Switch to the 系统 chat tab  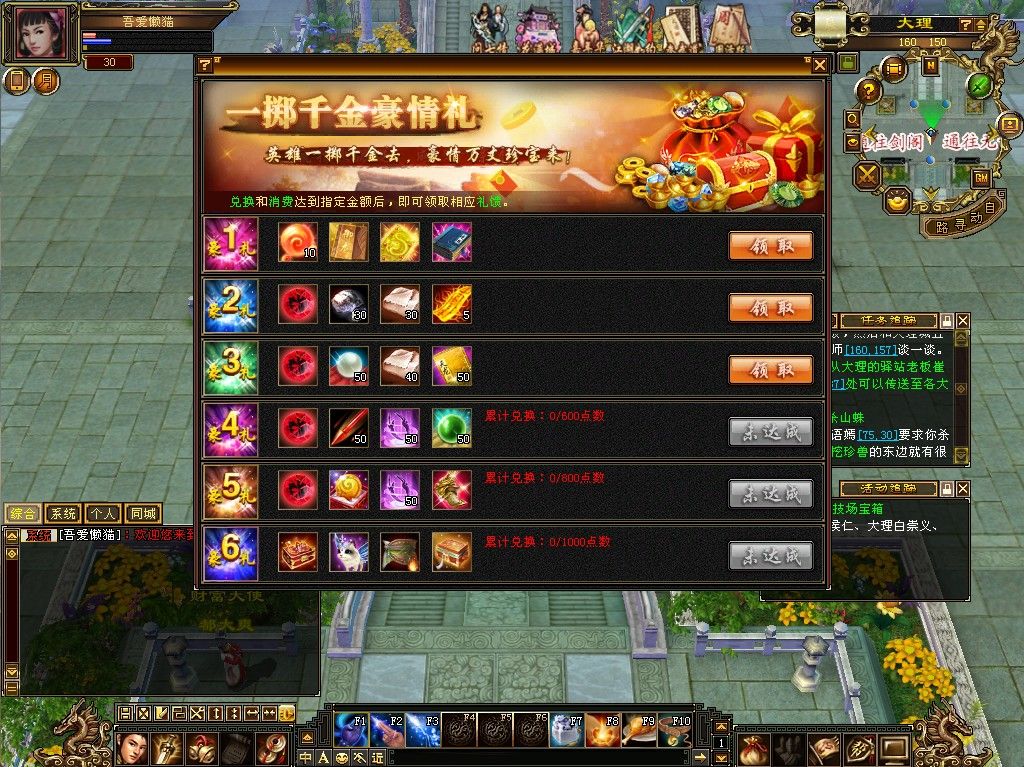point(63,514)
